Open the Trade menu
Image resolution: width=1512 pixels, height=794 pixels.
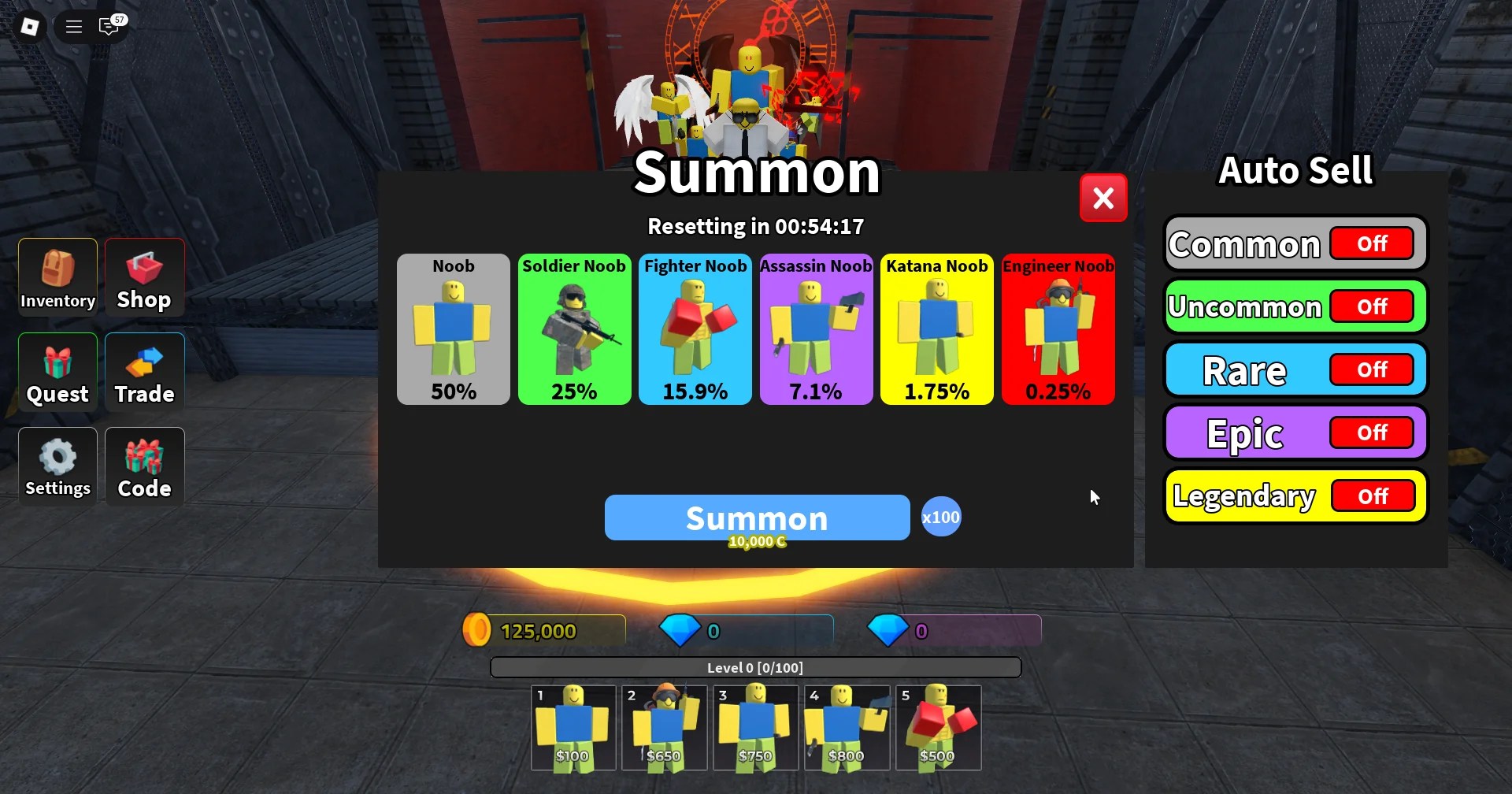[143, 371]
